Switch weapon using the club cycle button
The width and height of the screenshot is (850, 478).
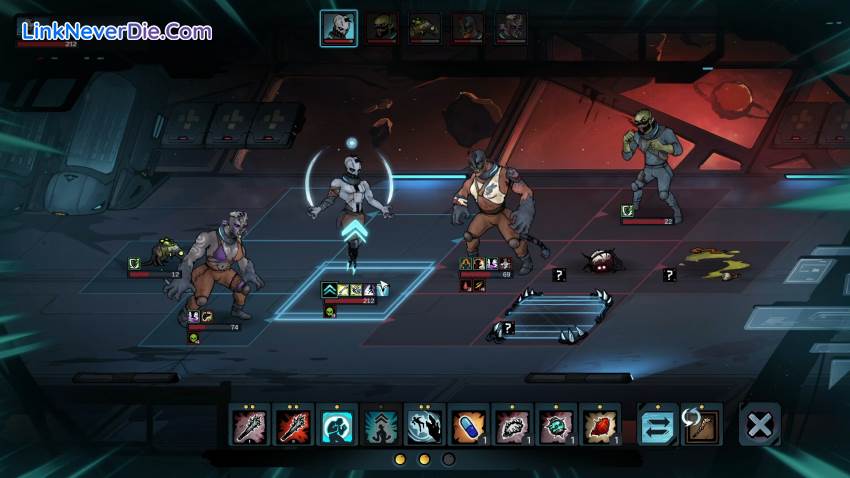click(x=702, y=426)
